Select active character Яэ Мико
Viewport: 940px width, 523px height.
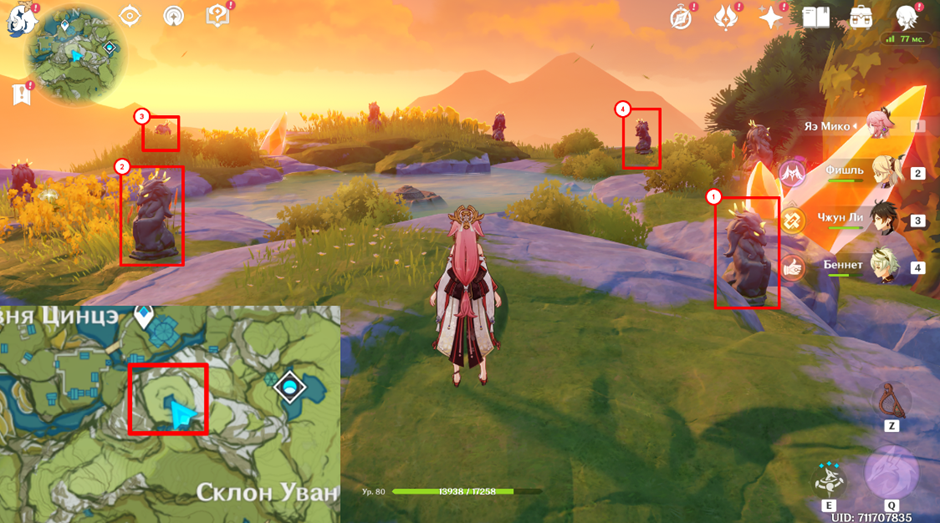(885, 126)
